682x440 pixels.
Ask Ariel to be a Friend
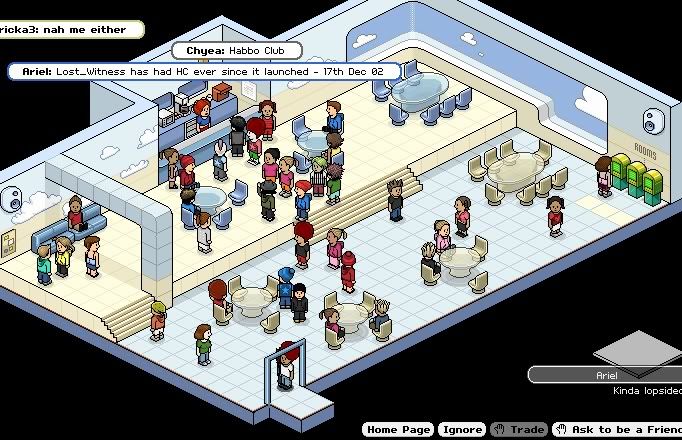617,429
